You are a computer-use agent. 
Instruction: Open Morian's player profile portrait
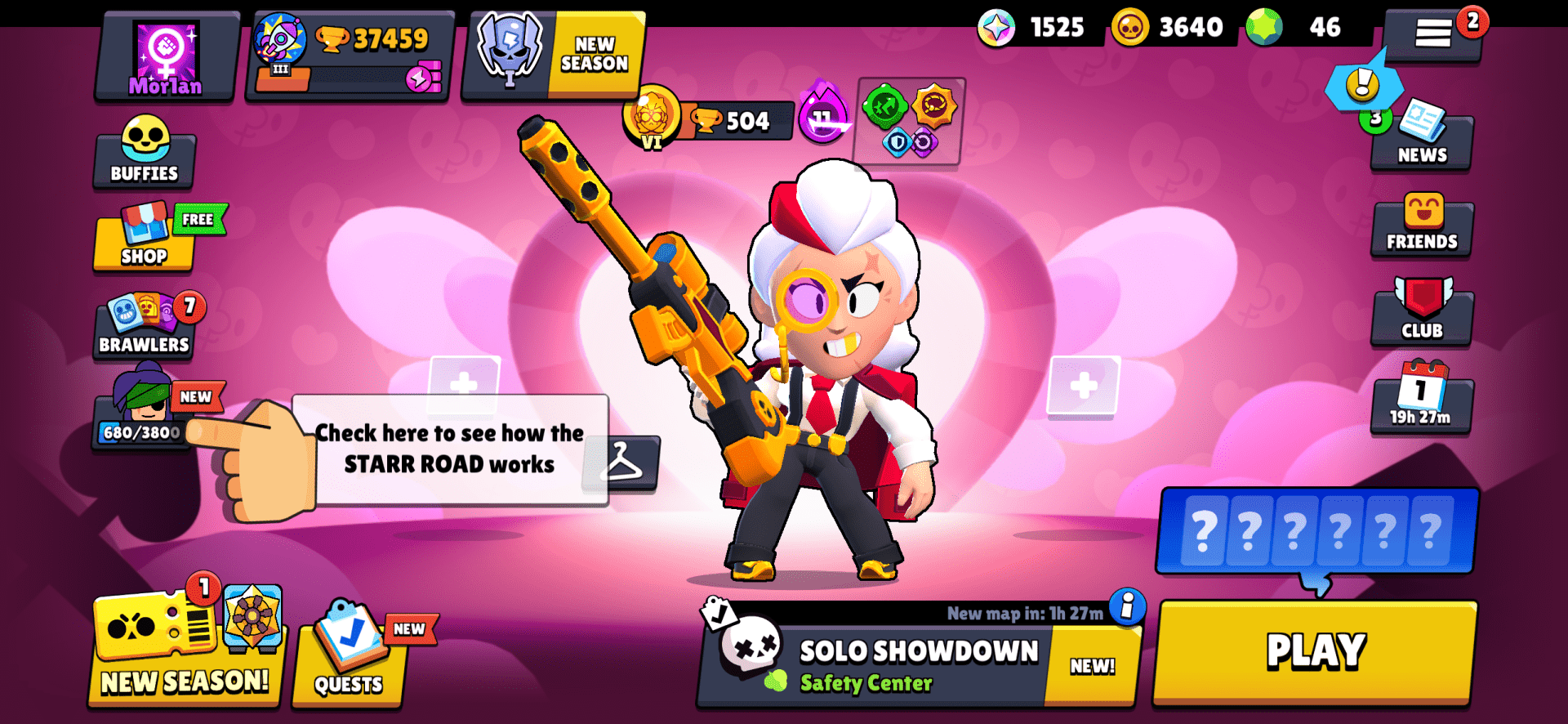(166, 49)
